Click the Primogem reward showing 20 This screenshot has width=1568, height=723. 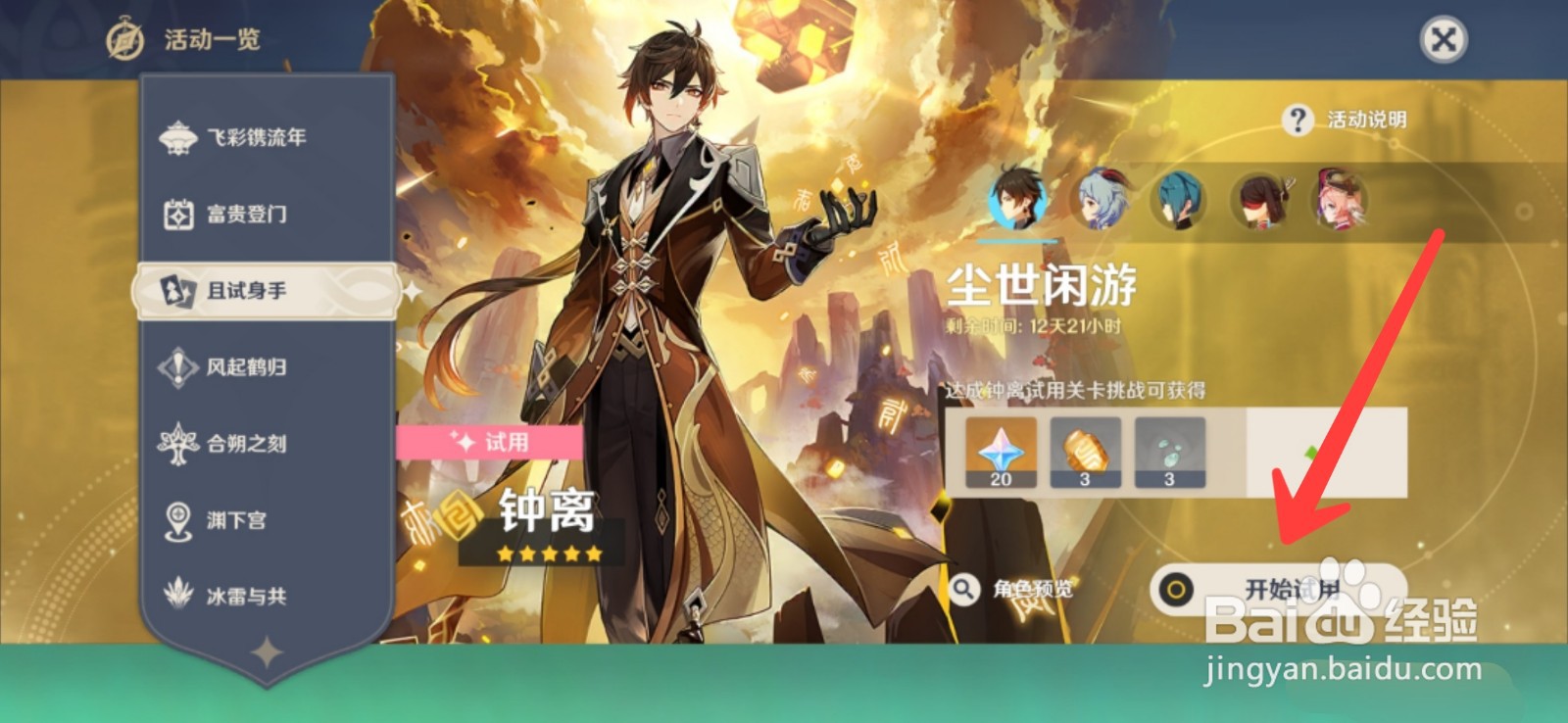[999, 452]
